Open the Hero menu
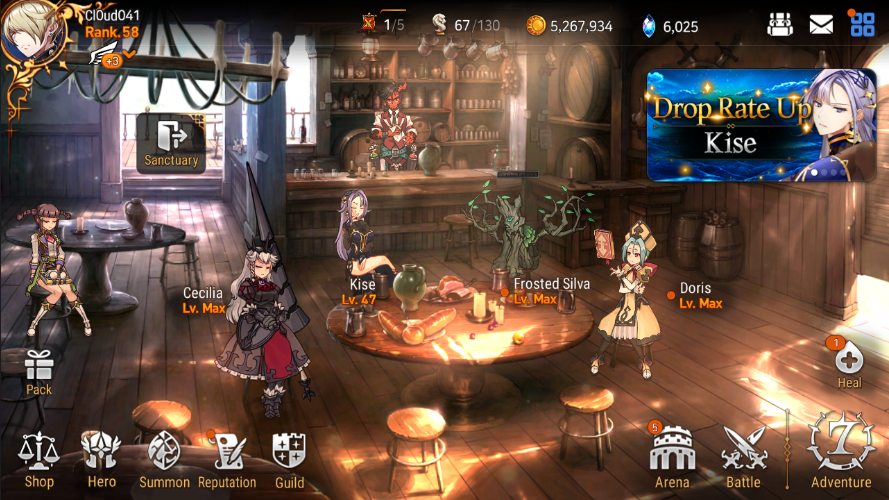This screenshot has height=500, width=889. (x=100, y=459)
